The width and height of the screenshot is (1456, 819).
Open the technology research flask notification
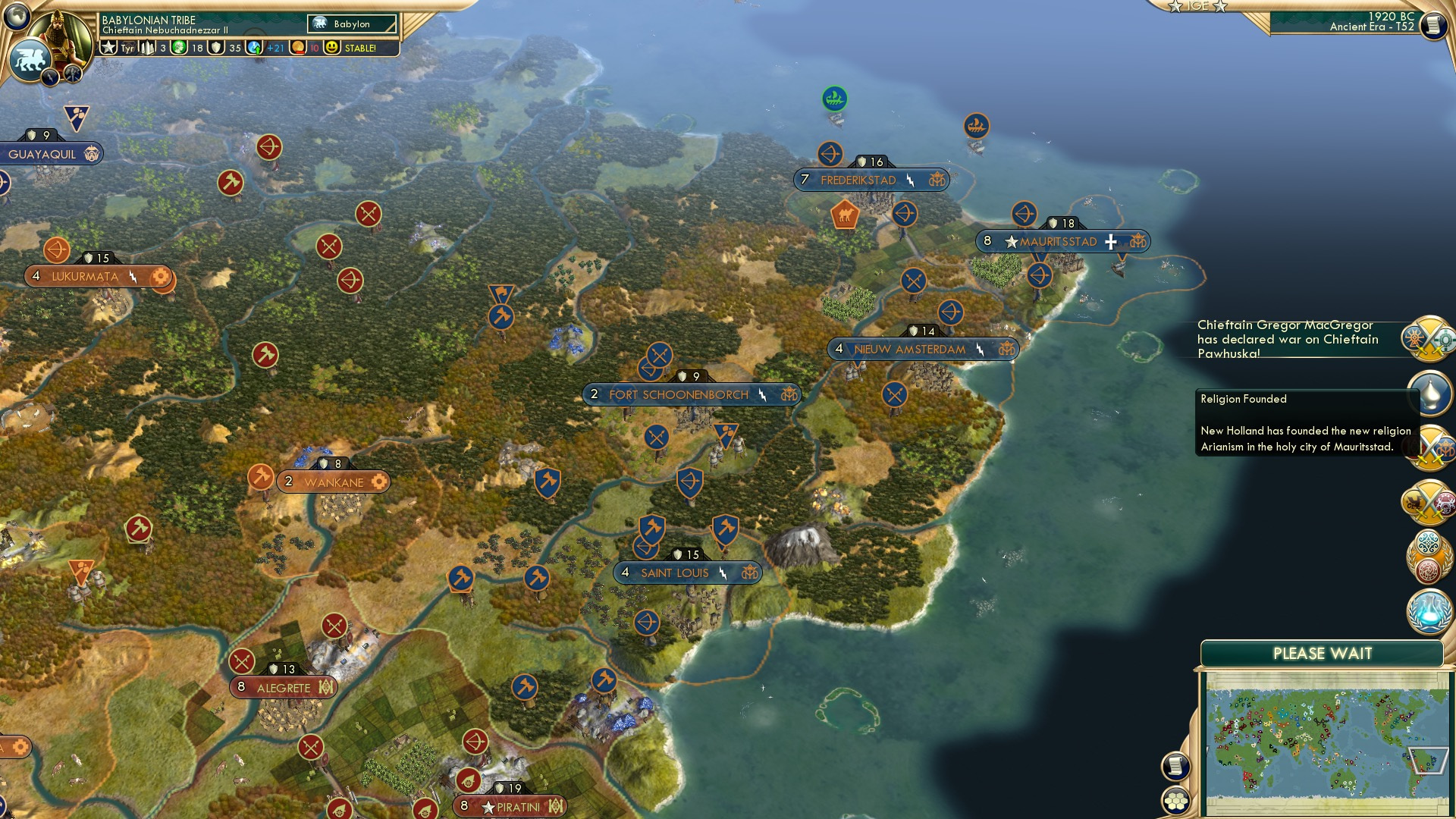click(x=1429, y=611)
